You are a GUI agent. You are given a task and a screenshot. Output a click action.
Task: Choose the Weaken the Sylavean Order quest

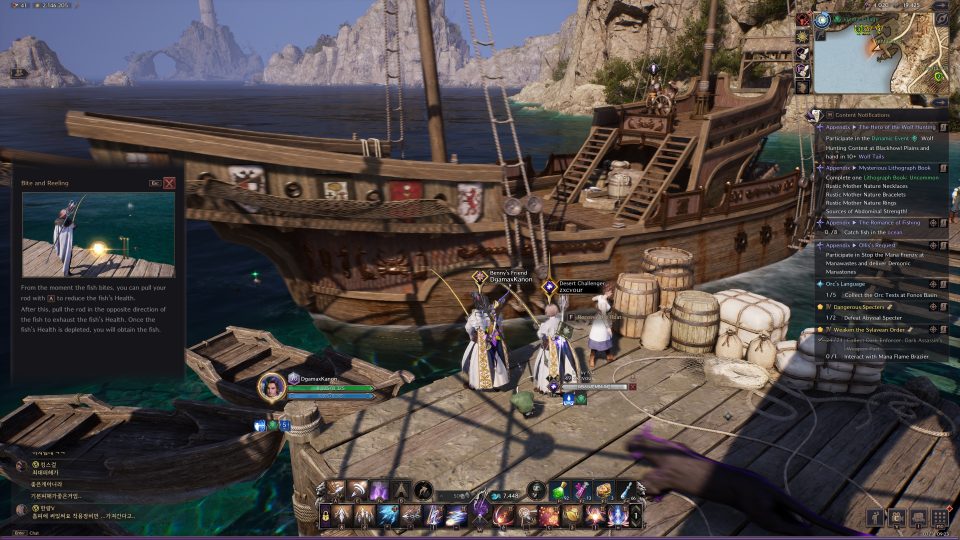click(868, 329)
